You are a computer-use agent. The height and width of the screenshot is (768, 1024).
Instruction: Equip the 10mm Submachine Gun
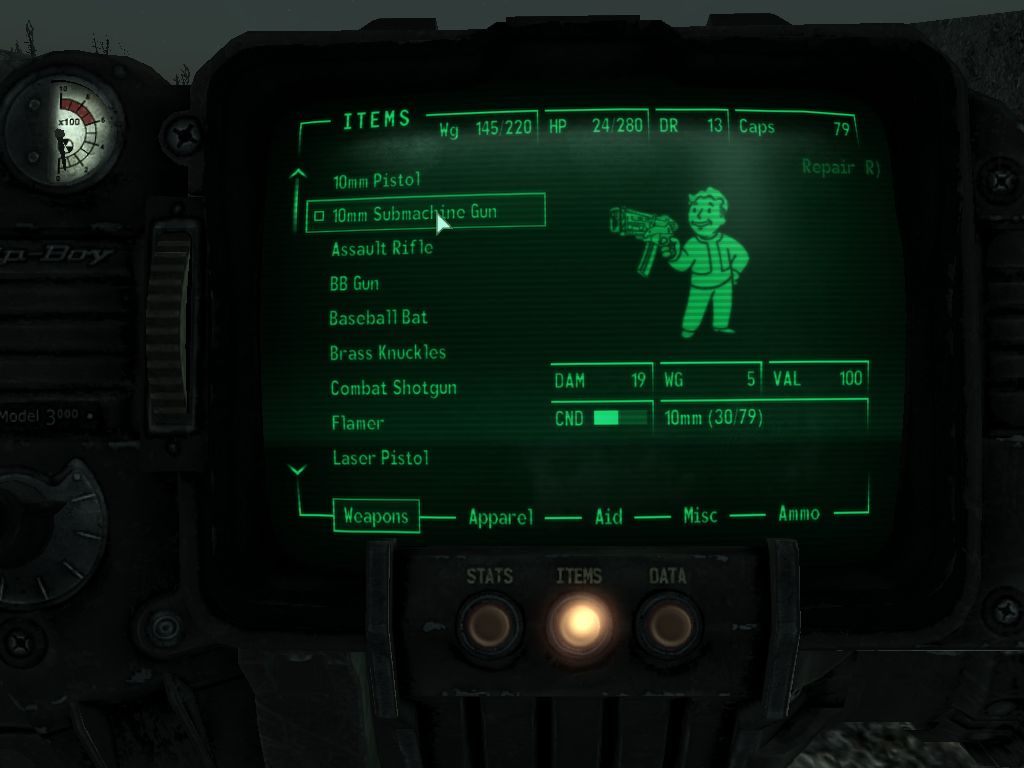pos(414,213)
